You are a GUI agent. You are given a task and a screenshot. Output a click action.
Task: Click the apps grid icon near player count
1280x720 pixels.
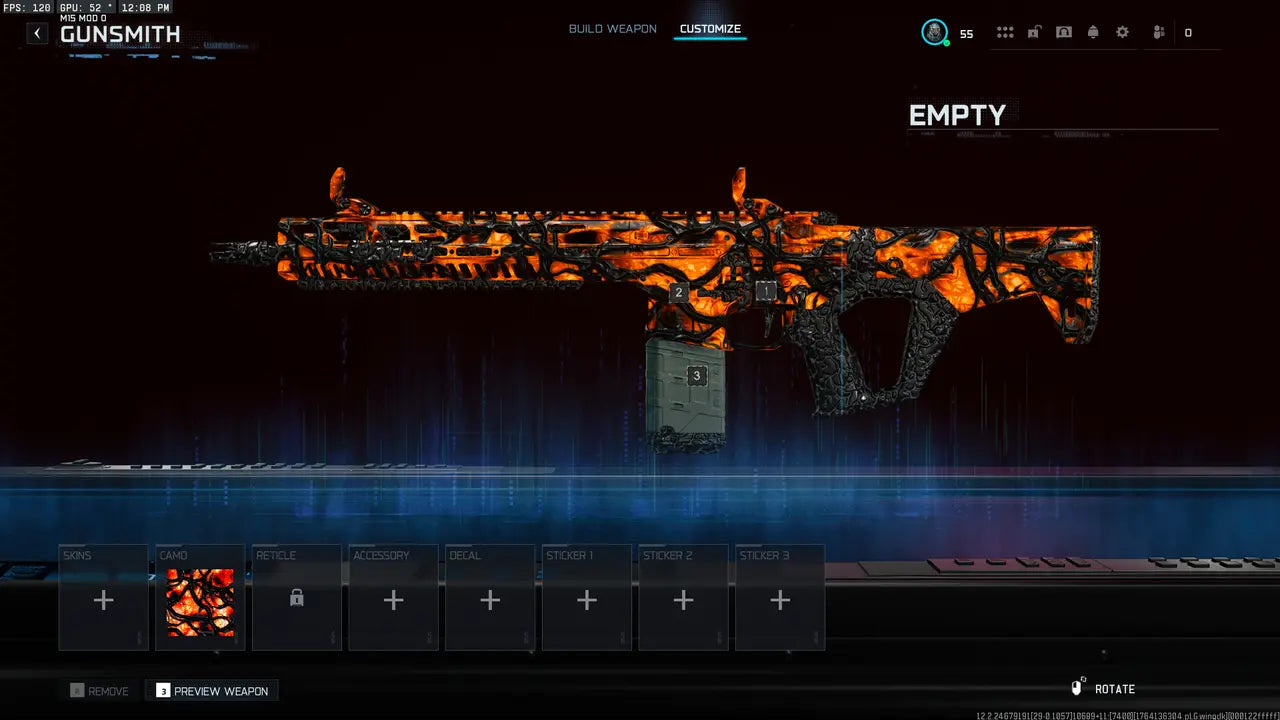coord(1005,32)
